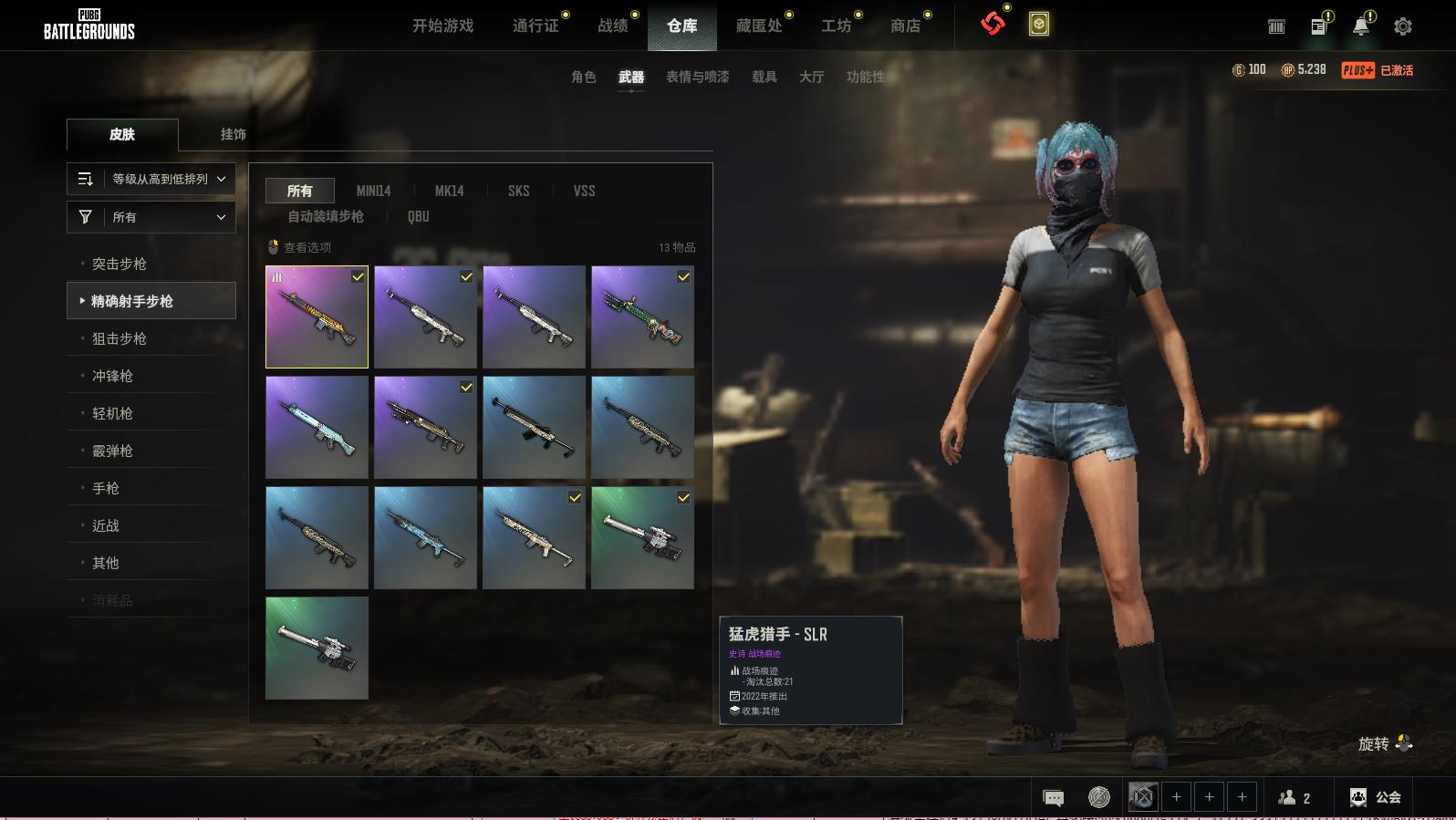Expand the 所有 filter dropdown
1456x820 pixels.
tap(151, 217)
